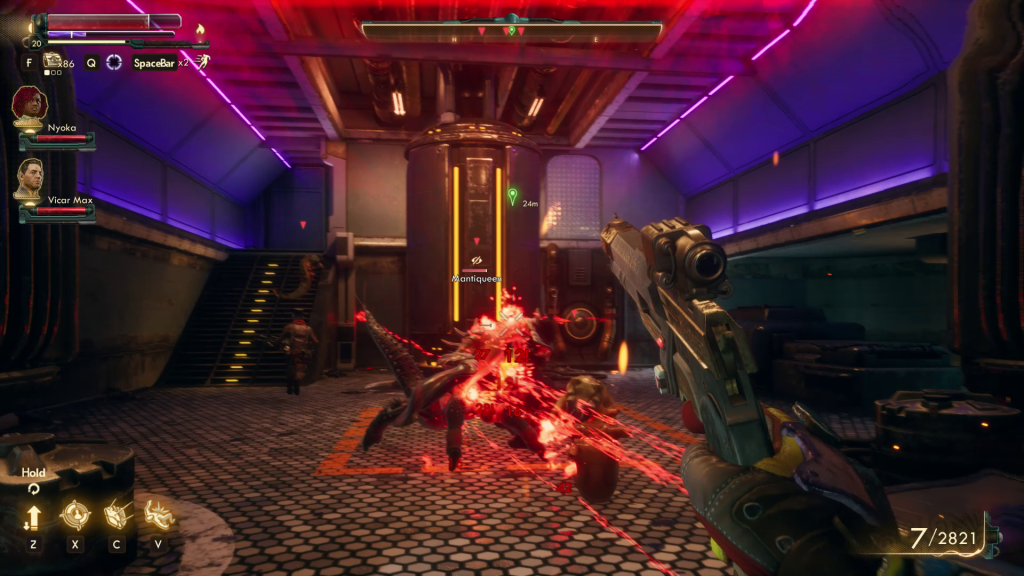Viewport: 1024px width, 576px height.
Task: Trigger the companion ability with the crate icon
Action: tap(117, 515)
